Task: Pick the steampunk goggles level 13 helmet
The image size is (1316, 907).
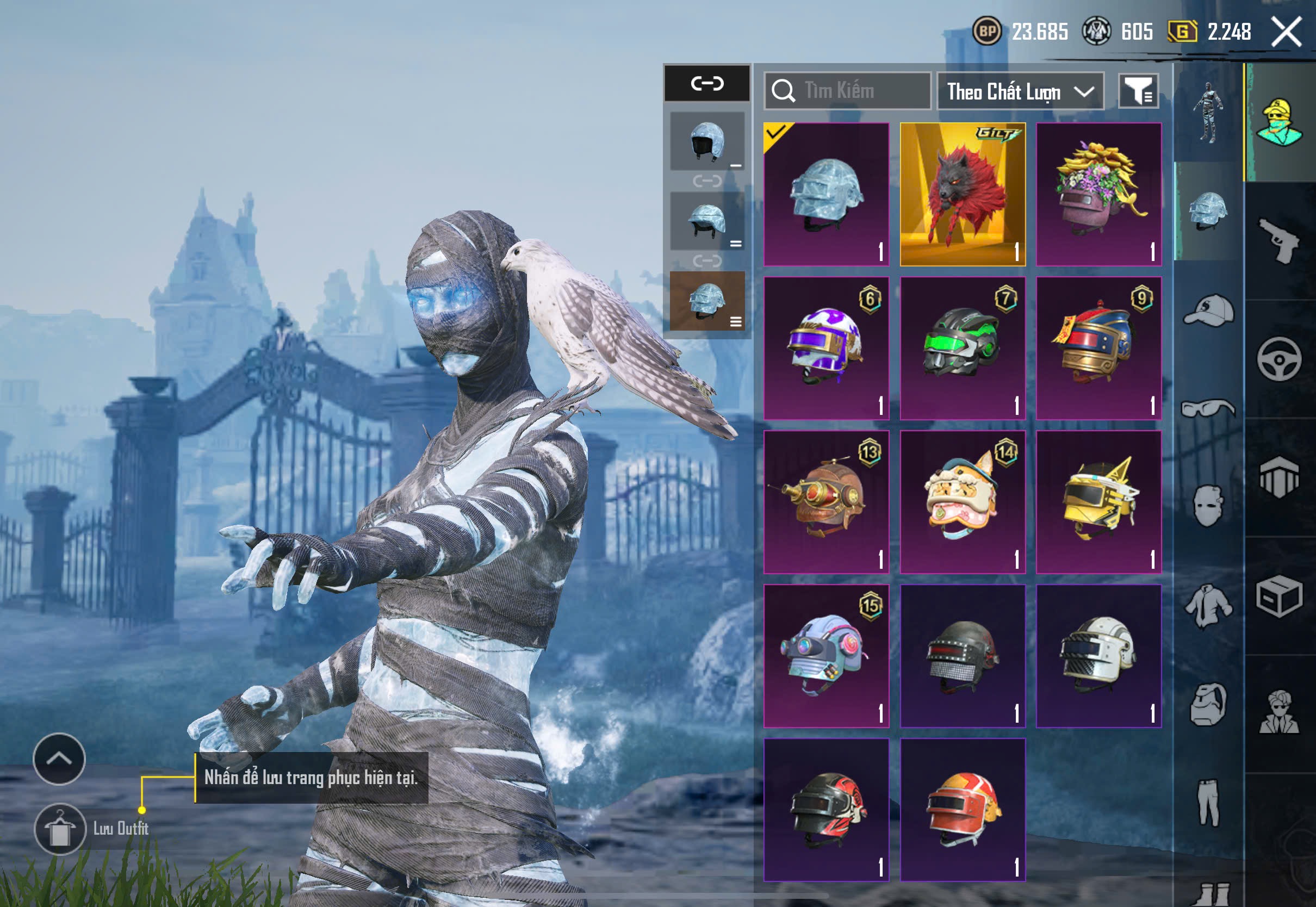Action: pyautogui.click(x=826, y=502)
